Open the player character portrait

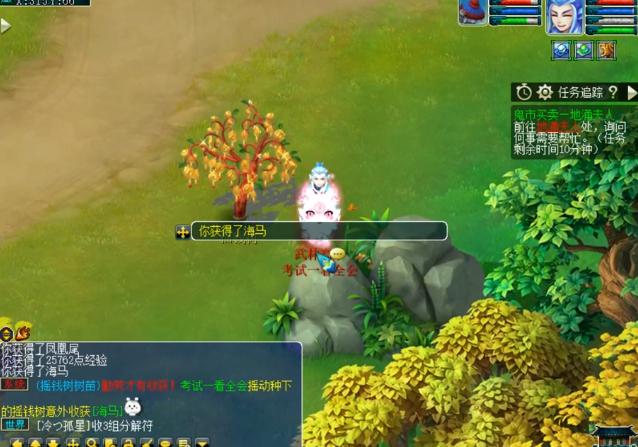click(x=565, y=17)
